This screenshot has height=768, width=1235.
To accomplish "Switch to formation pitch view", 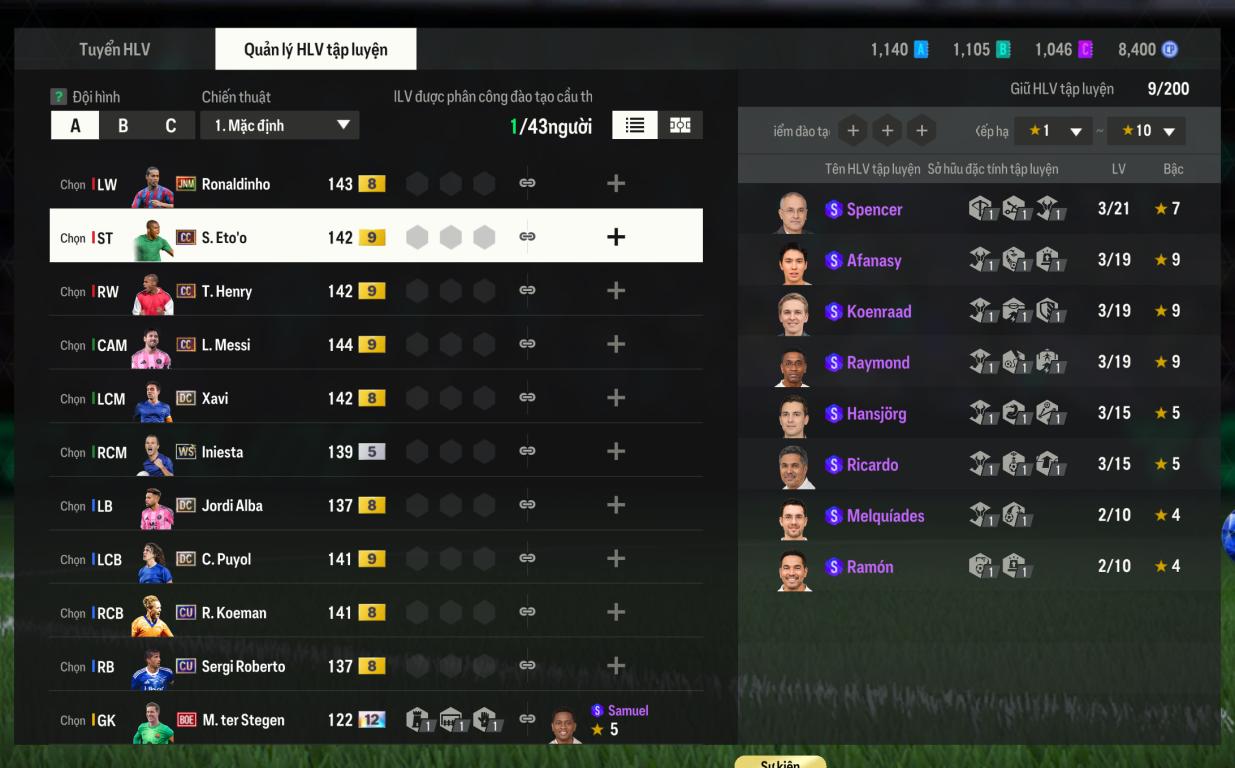I will pyautogui.click(x=680, y=125).
